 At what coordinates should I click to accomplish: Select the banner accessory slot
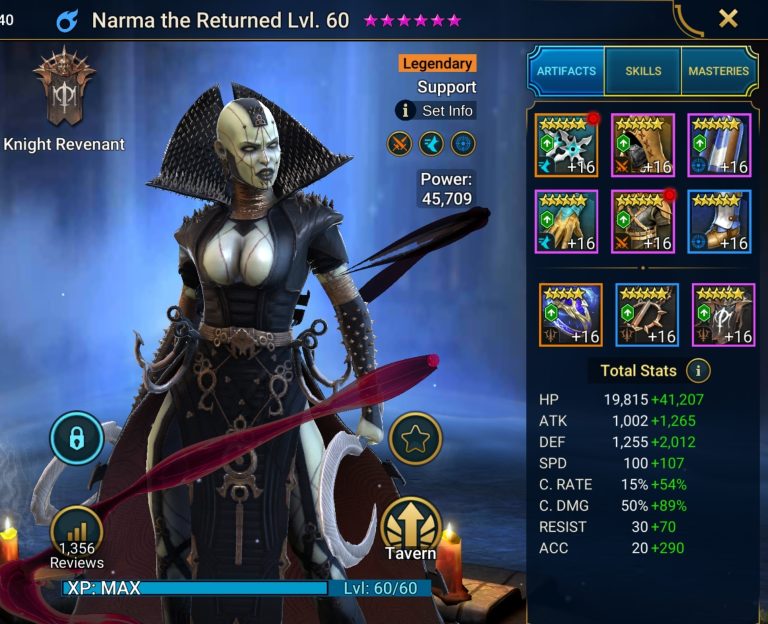pos(723,314)
